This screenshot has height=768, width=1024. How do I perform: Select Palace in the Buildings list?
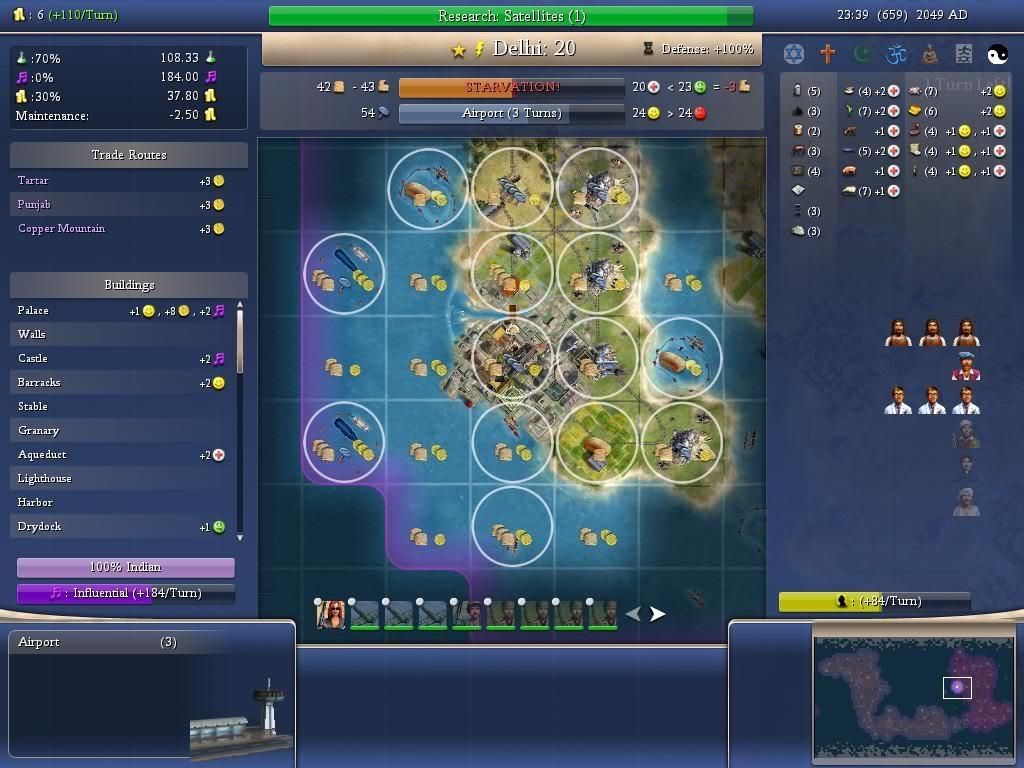point(33,310)
